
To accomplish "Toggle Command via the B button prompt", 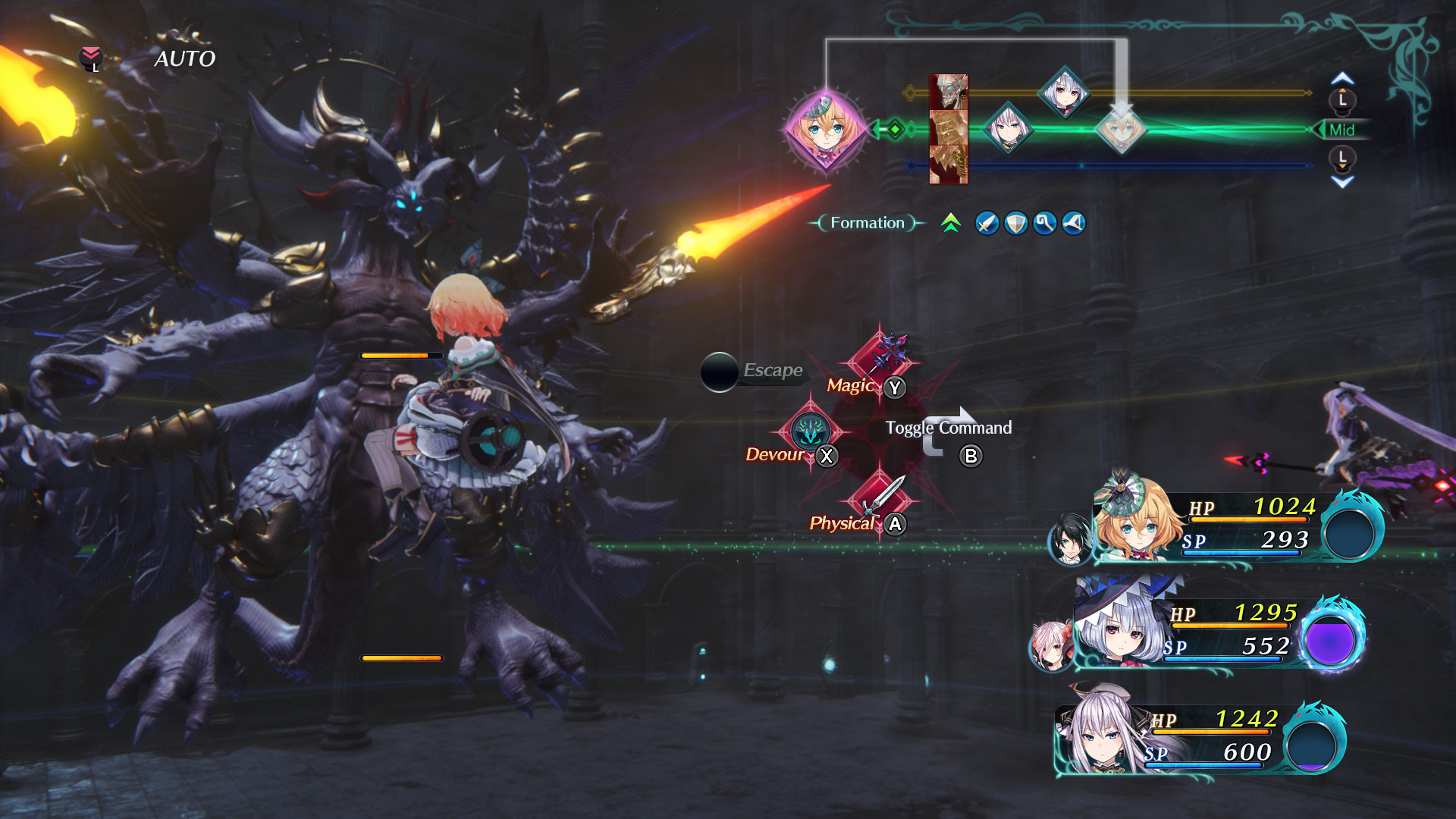I will 971,457.
